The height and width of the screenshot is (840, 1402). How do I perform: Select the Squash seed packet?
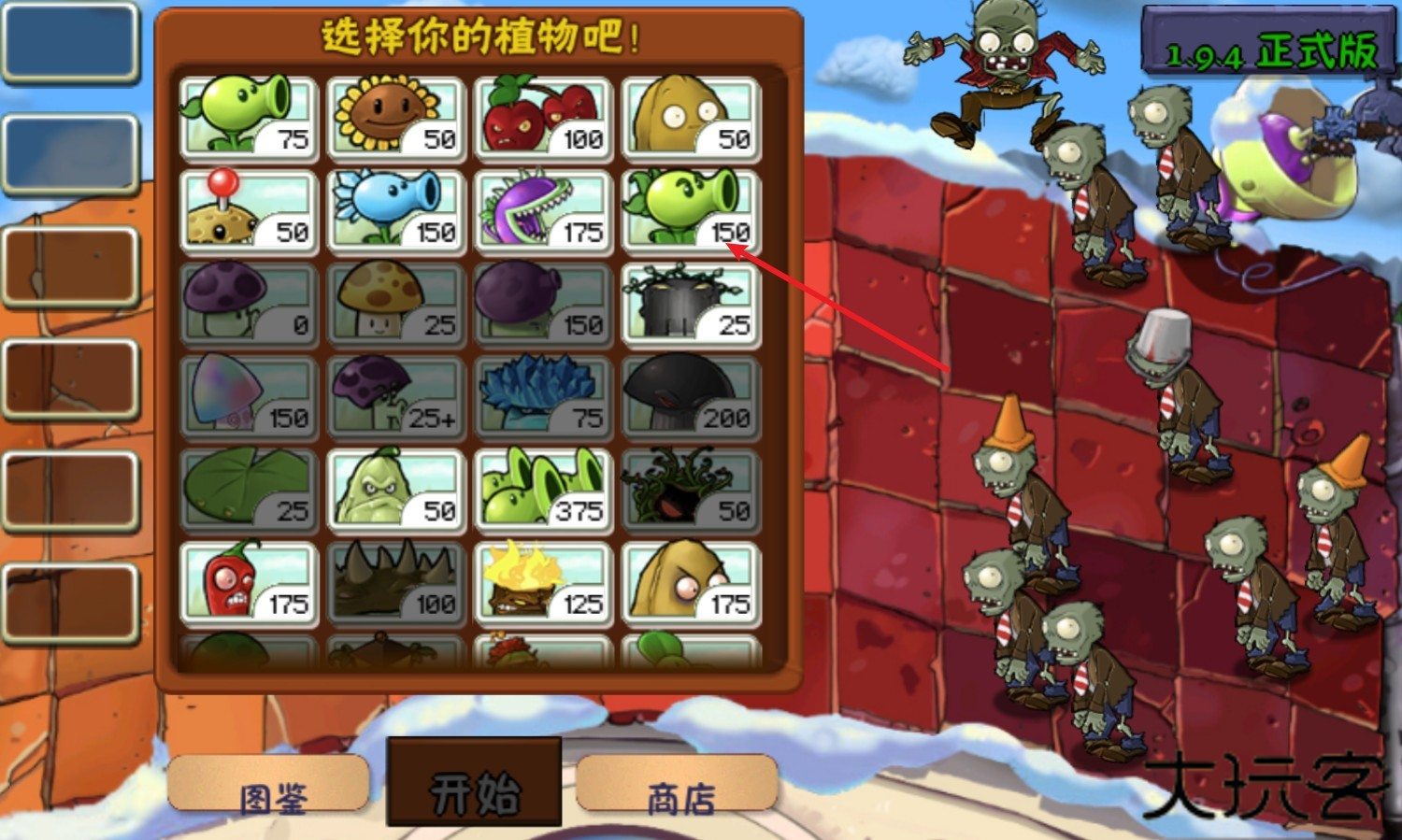395,489
